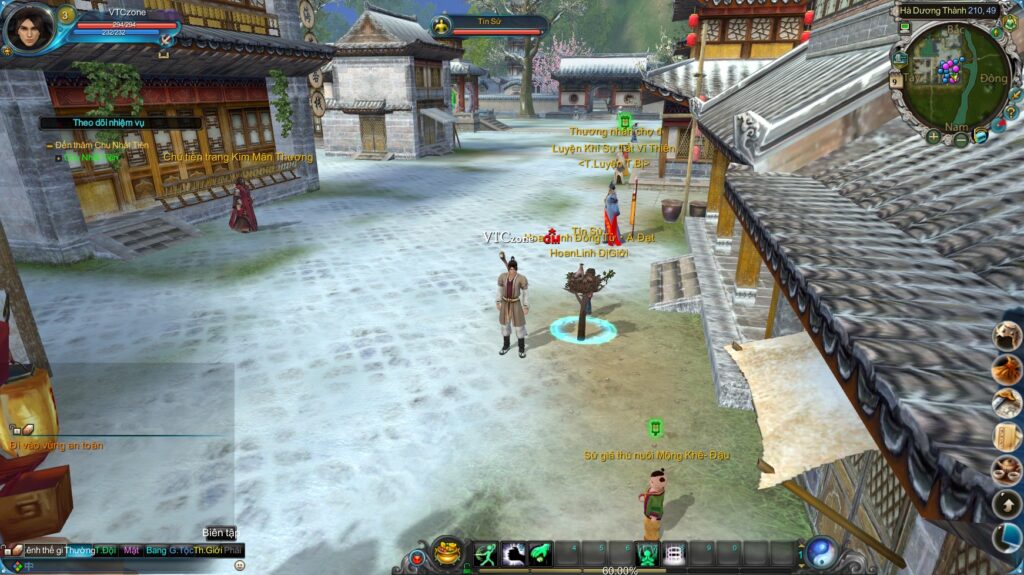This screenshot has height=575, width=1024.
Task: Select the Mật whisper chat tab
Action: pyautogui.click(x=131, y=551)
